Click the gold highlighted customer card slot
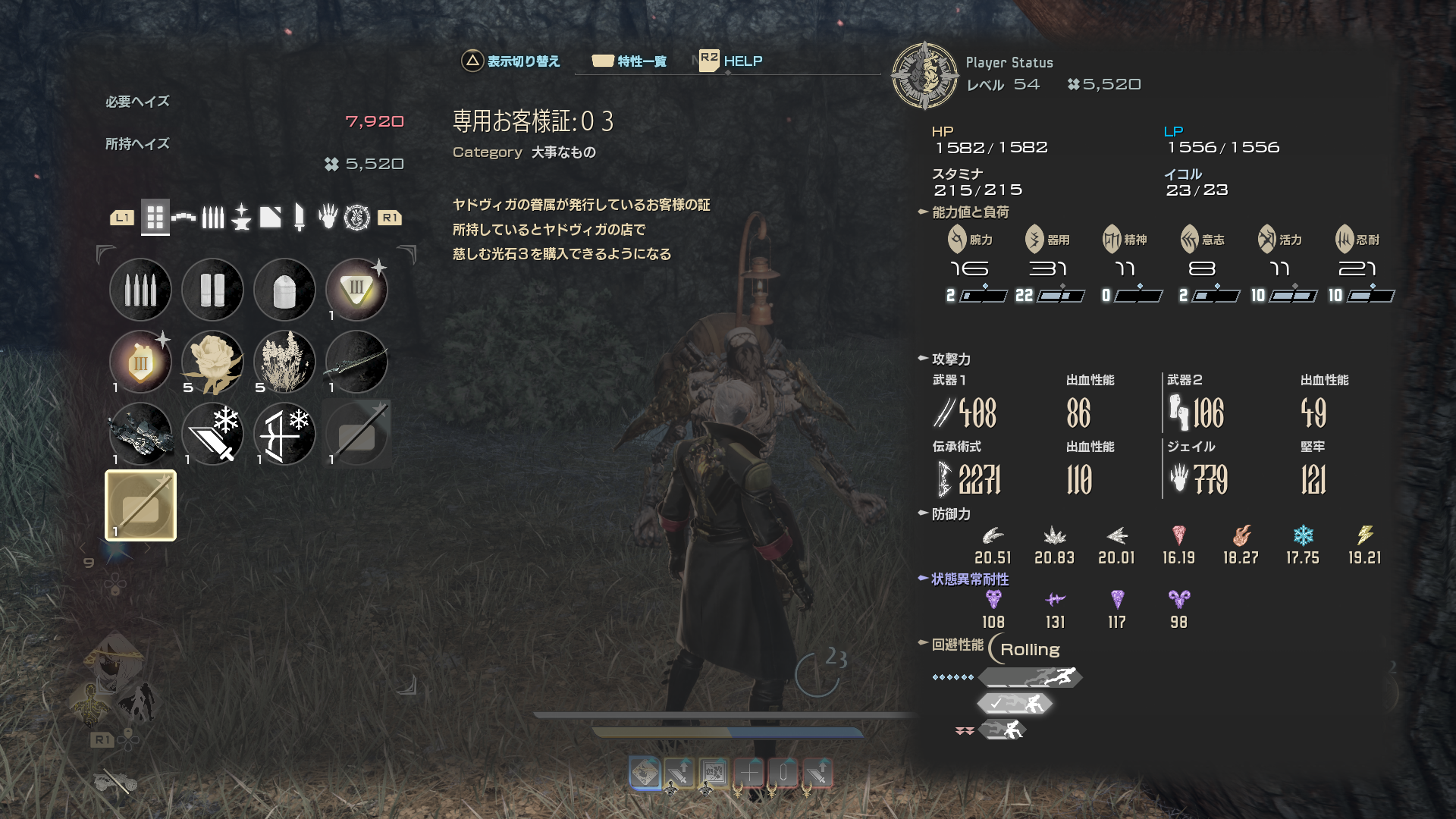The height and width of the screenshot is (819, 1456). 140,506
